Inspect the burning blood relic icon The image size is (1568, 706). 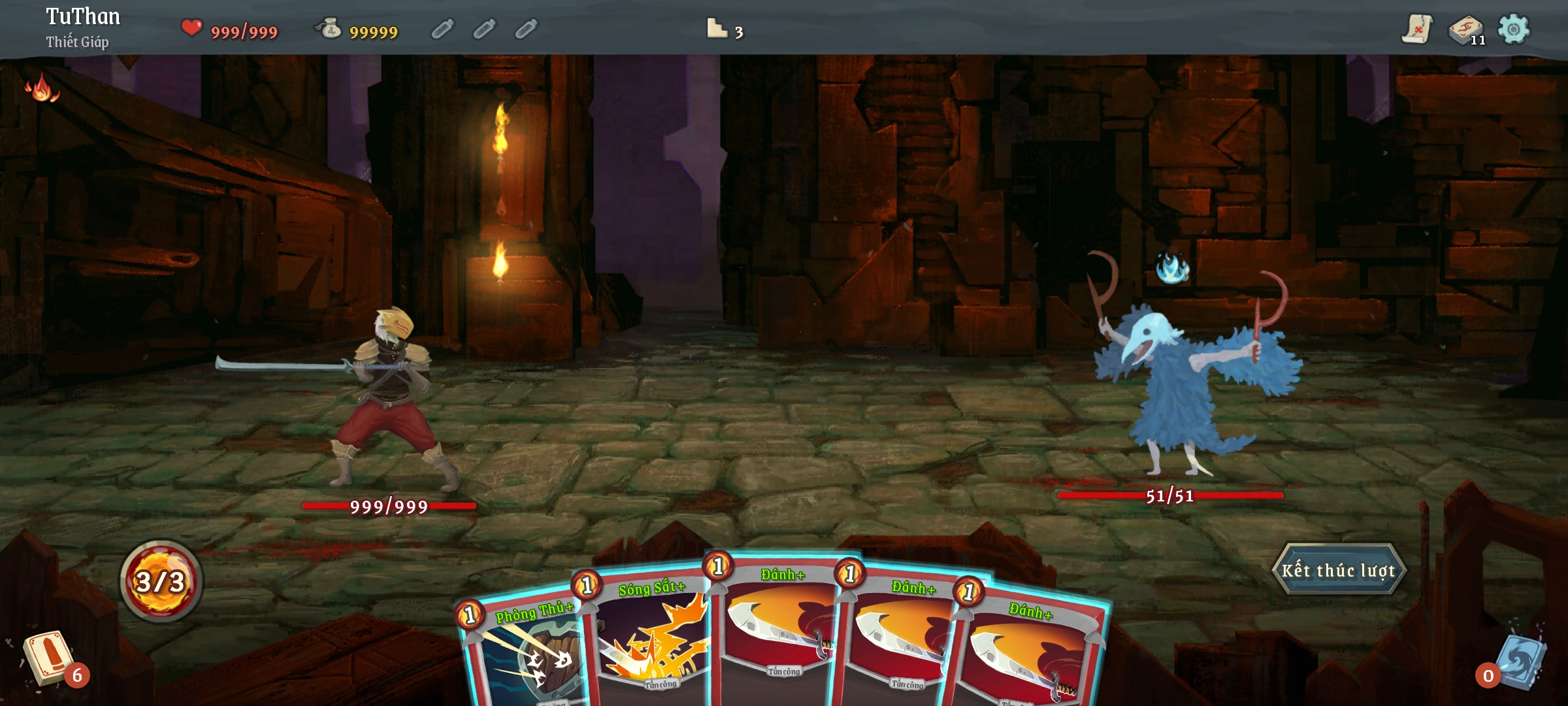(x=41, y=88)
